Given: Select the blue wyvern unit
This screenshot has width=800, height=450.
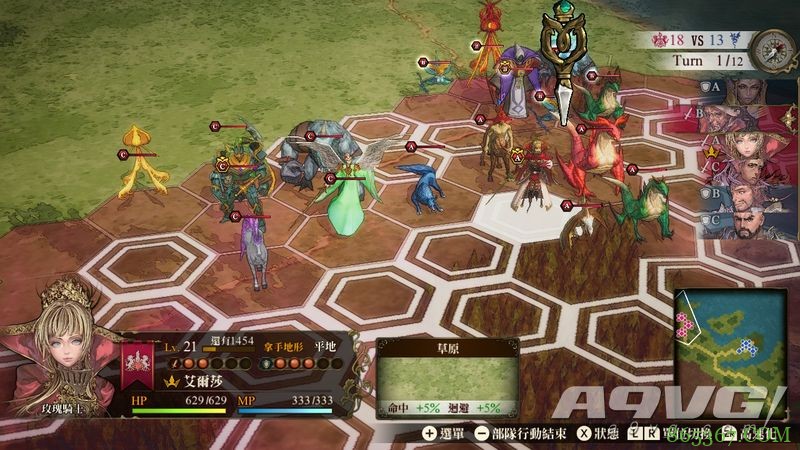Looking at the screenshot, I should 421,185.
